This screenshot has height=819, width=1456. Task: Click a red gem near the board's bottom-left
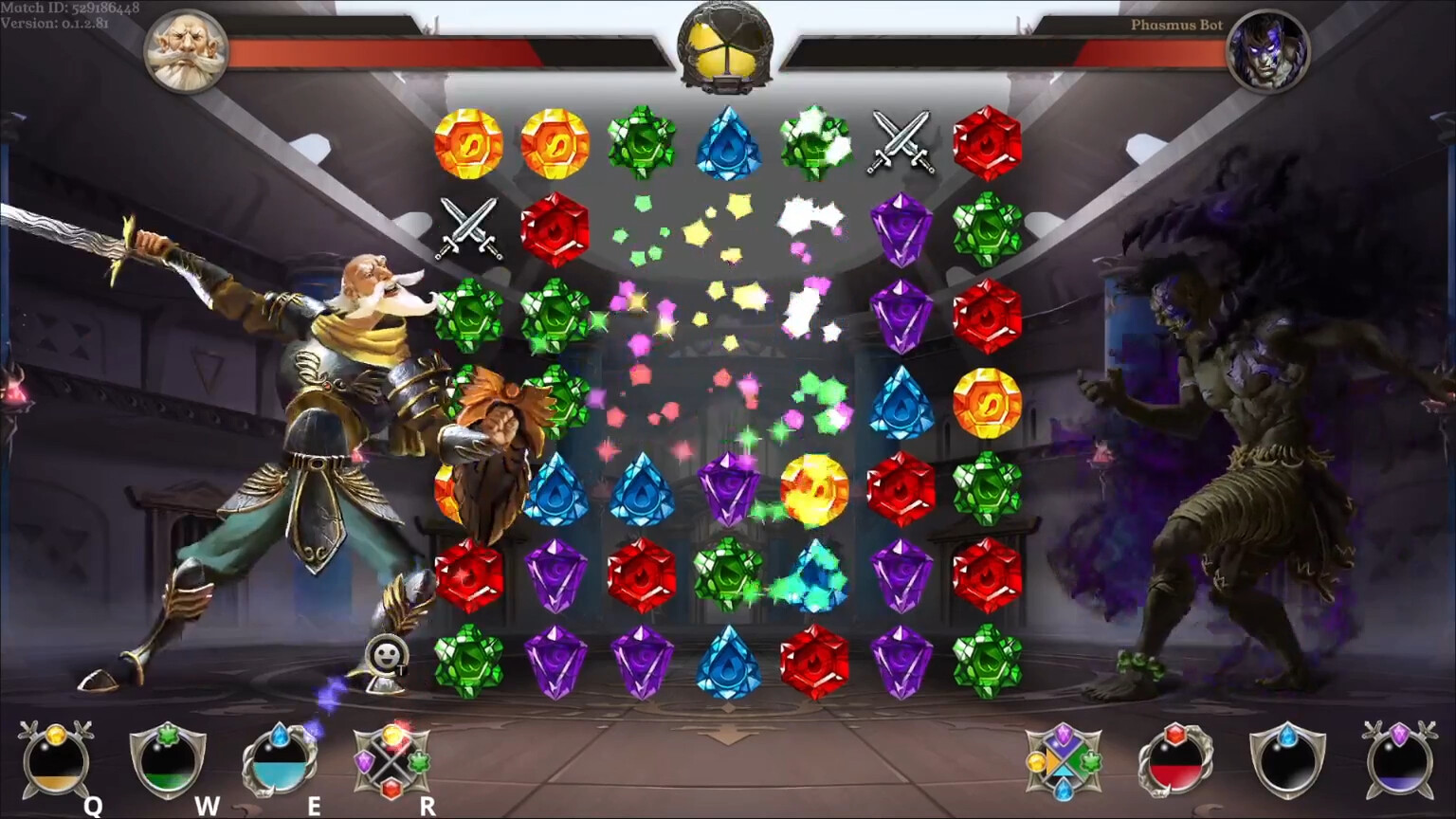pyautogui.click(x=469, y=574)
